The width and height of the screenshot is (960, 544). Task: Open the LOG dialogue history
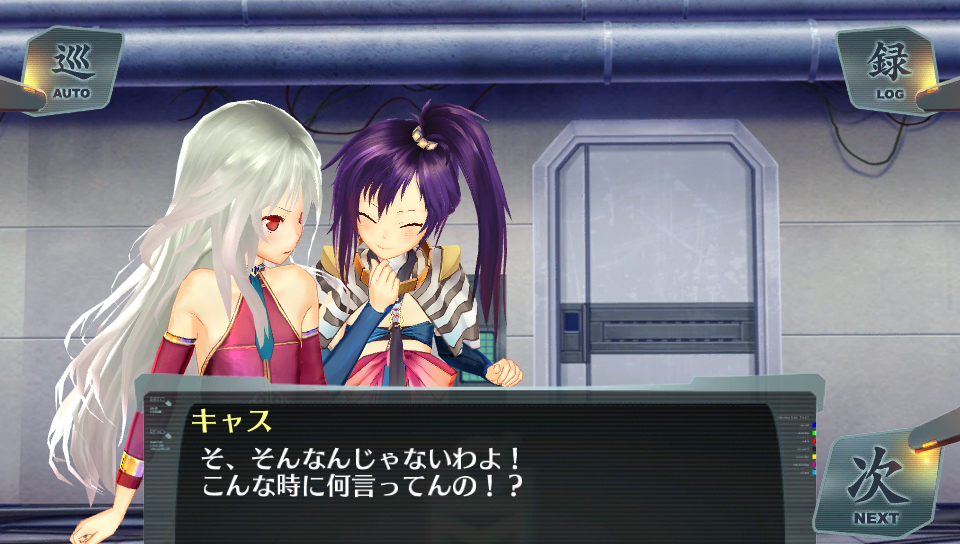pyautogui.click(x=888, y=71)
